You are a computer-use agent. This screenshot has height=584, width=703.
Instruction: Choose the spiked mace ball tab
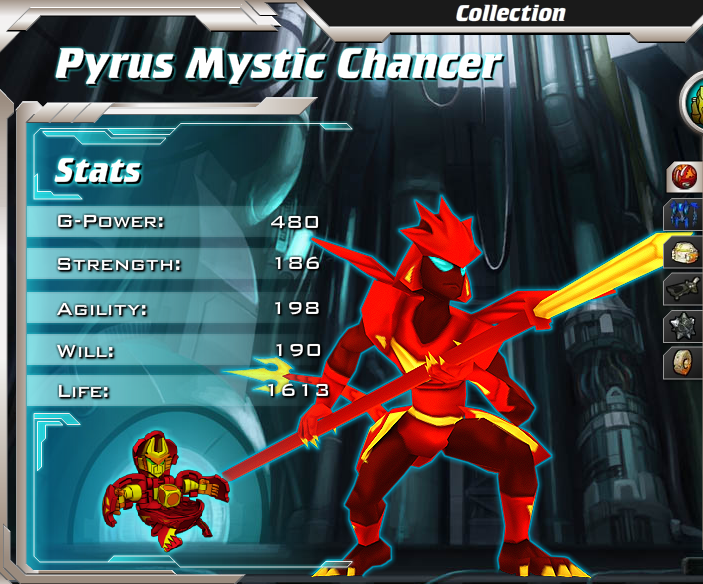tap(685, 326)
